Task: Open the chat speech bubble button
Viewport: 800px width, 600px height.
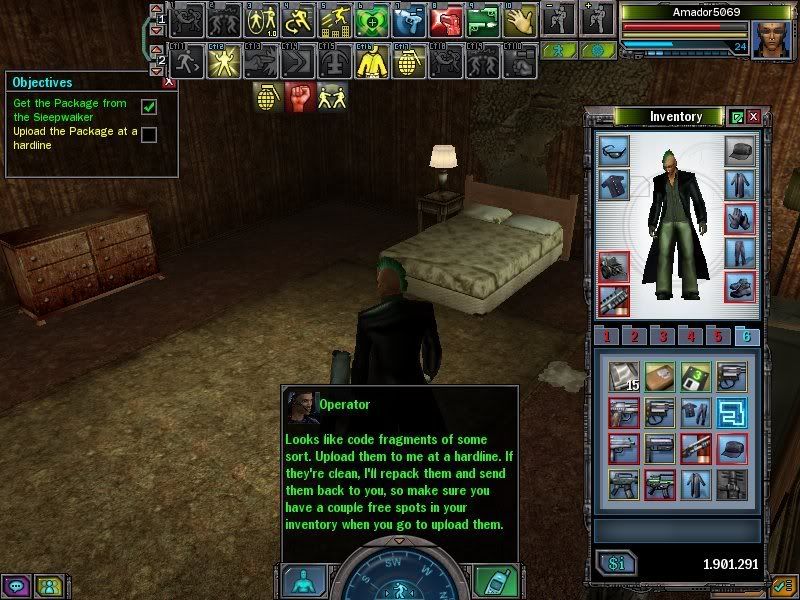Action: pos(16,586)
